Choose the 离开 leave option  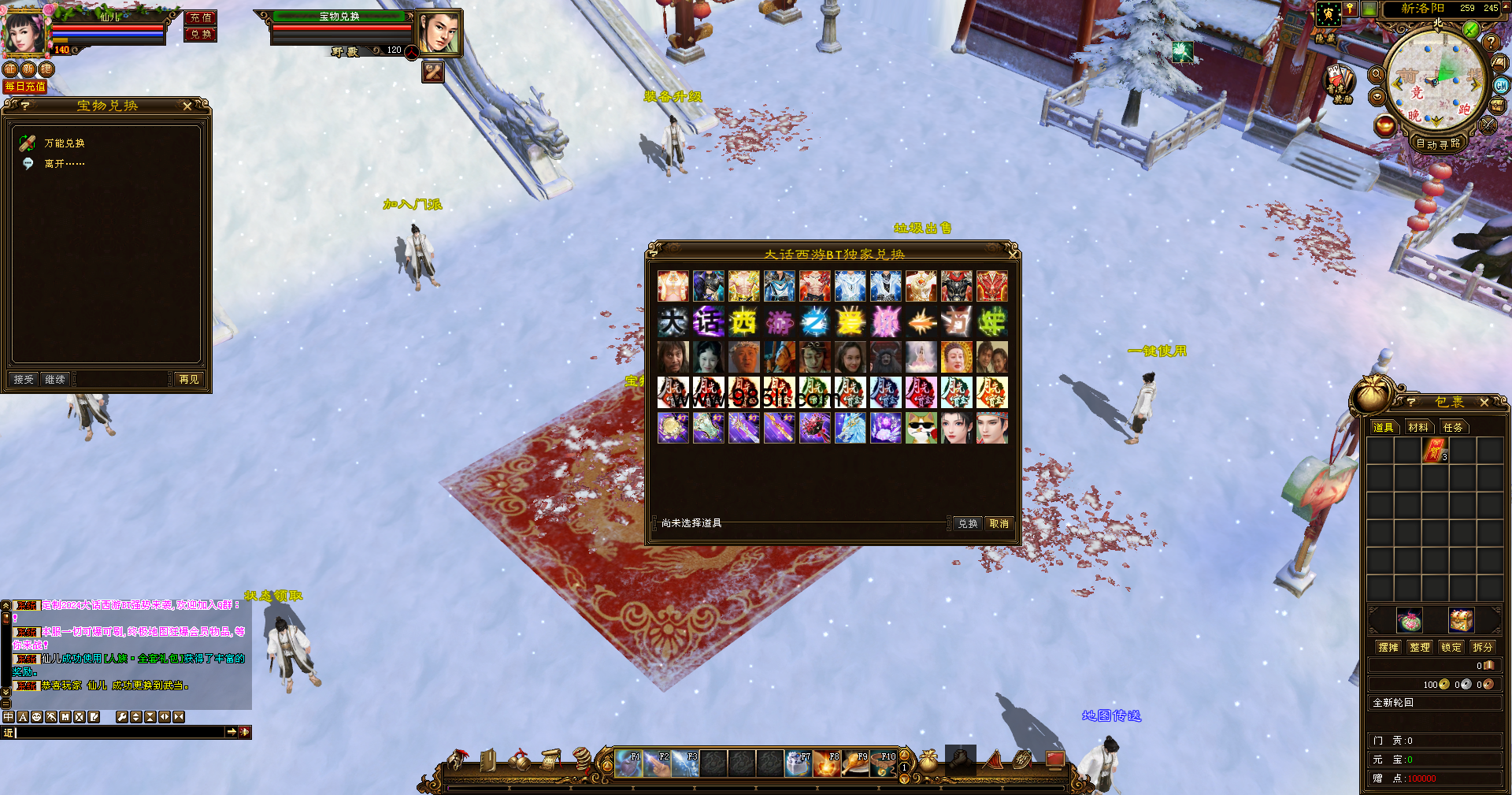64,164
